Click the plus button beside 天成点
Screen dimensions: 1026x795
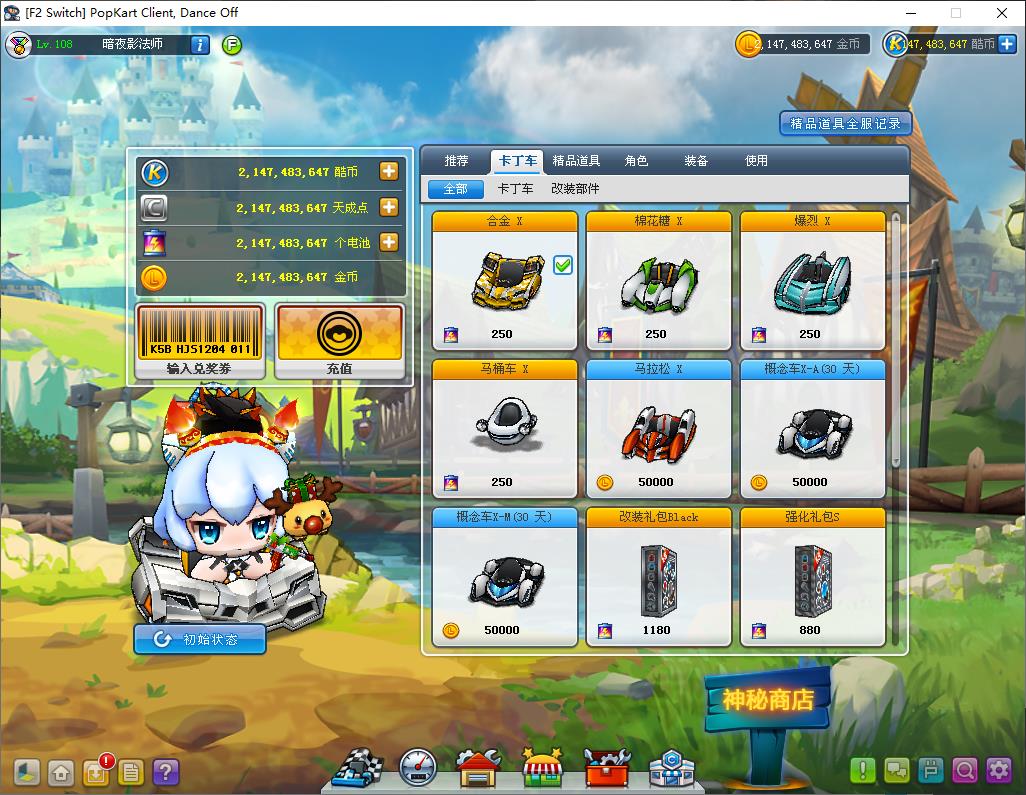pos(389,207)
